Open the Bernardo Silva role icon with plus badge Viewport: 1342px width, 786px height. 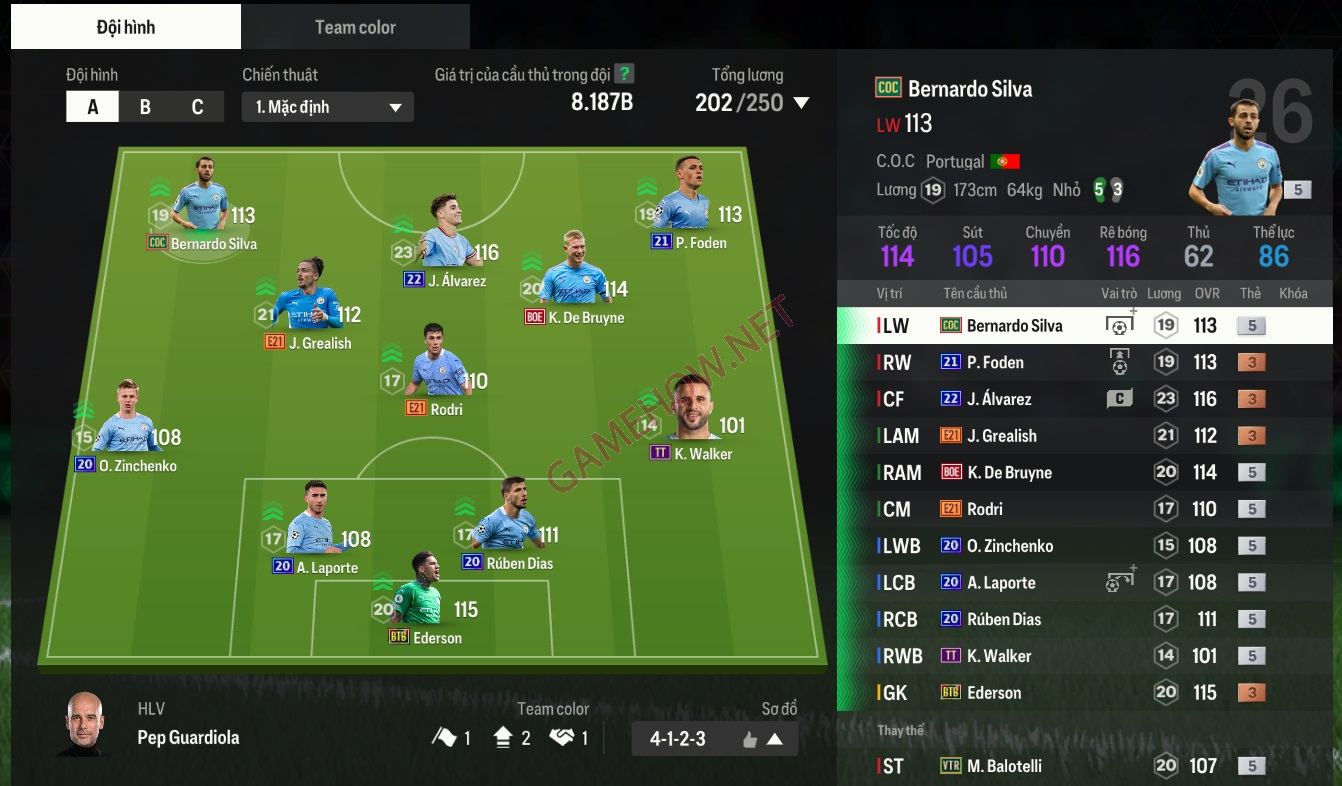1119,326
